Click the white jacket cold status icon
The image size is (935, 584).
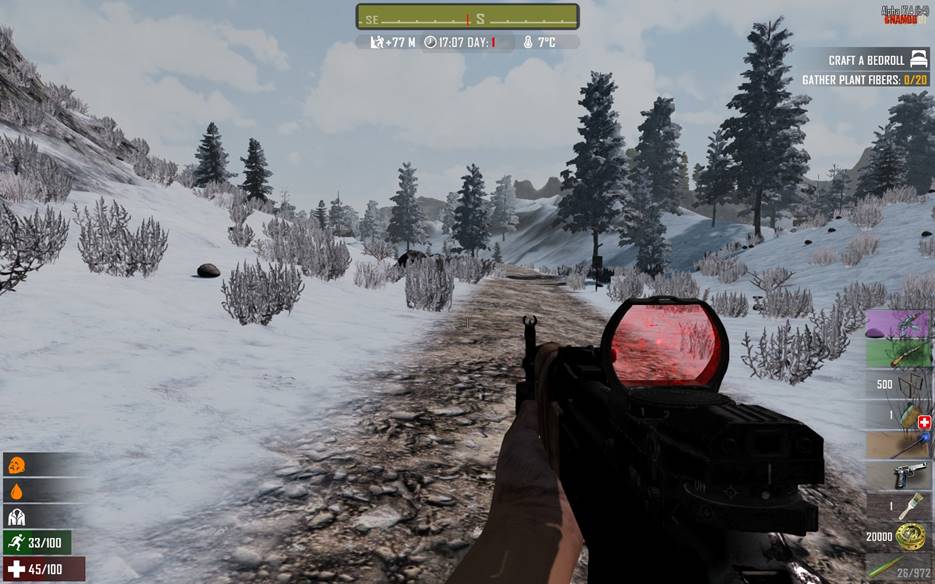[16, 517]
